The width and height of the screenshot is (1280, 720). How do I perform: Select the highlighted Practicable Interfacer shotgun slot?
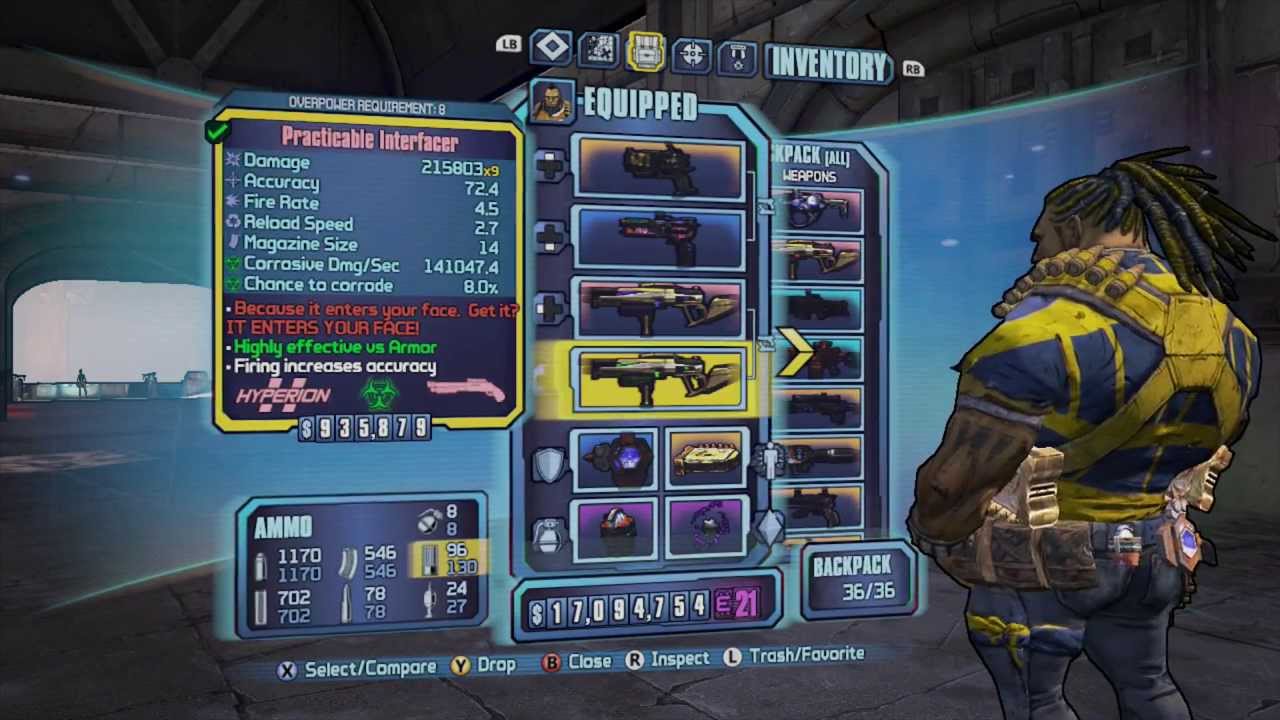pyautogui.click(x=660, y=379)
